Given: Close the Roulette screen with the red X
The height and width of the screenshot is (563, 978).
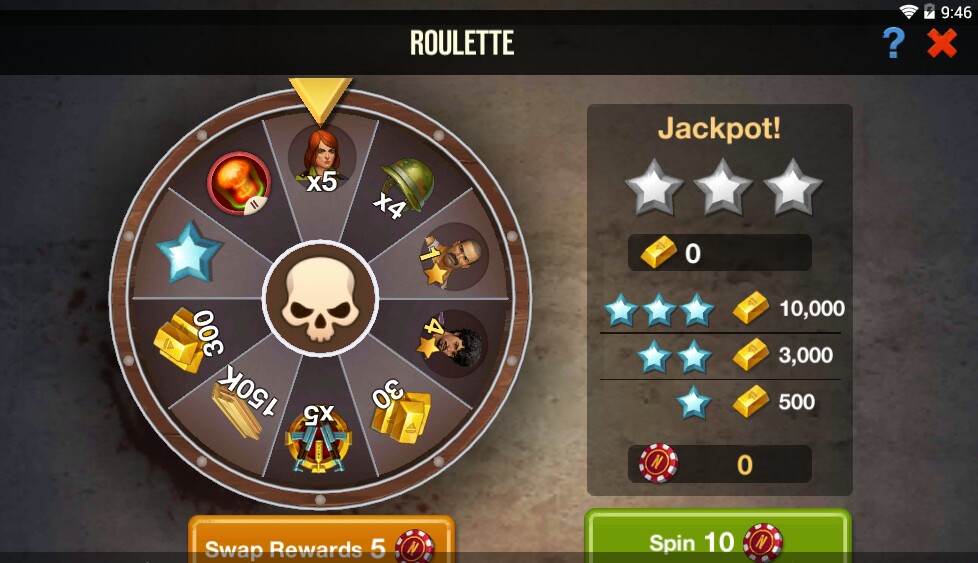Looking at the screenshot, I should tap(941, 43).
